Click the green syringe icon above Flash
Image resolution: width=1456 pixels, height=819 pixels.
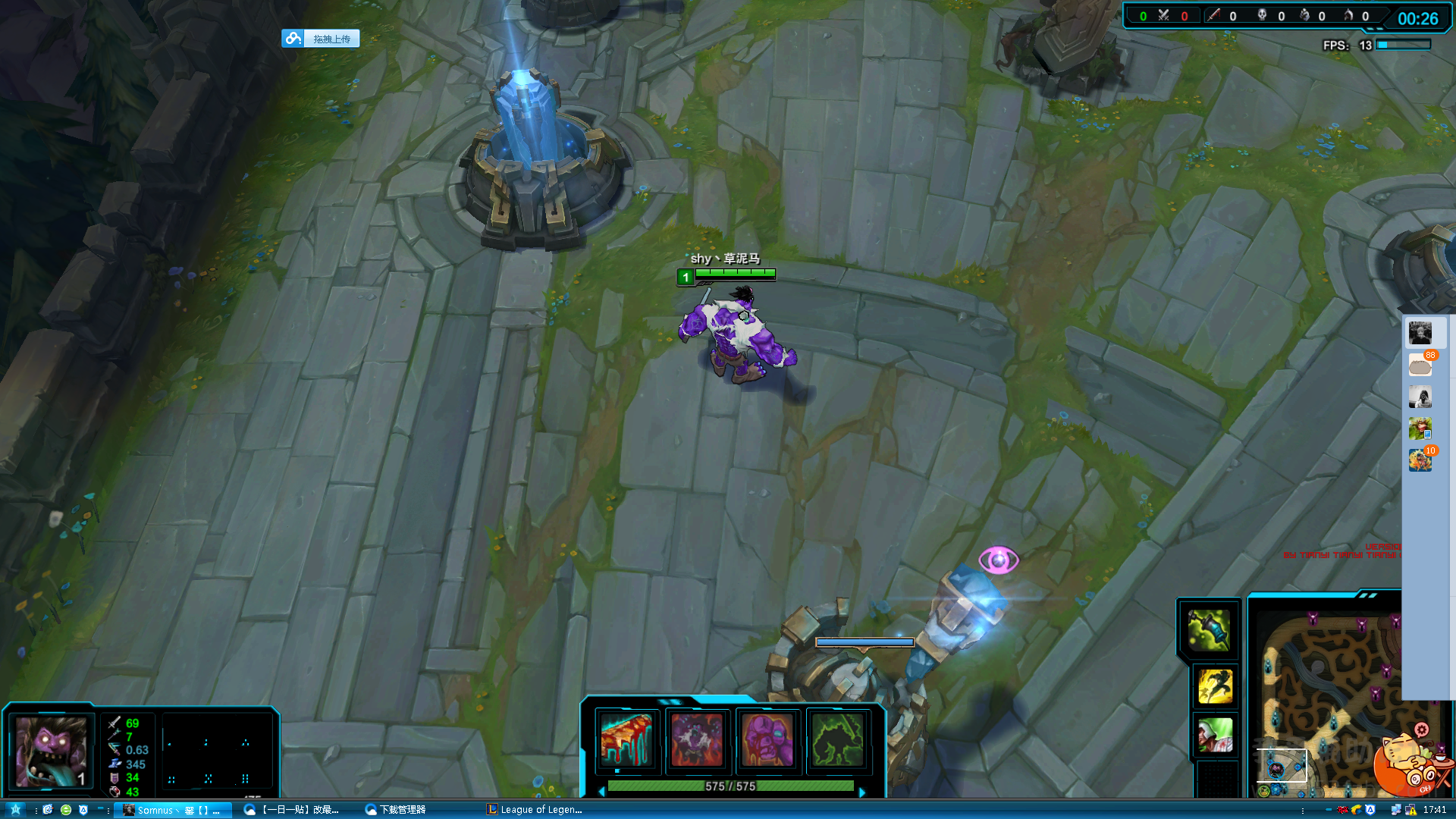click(1208, 629)
